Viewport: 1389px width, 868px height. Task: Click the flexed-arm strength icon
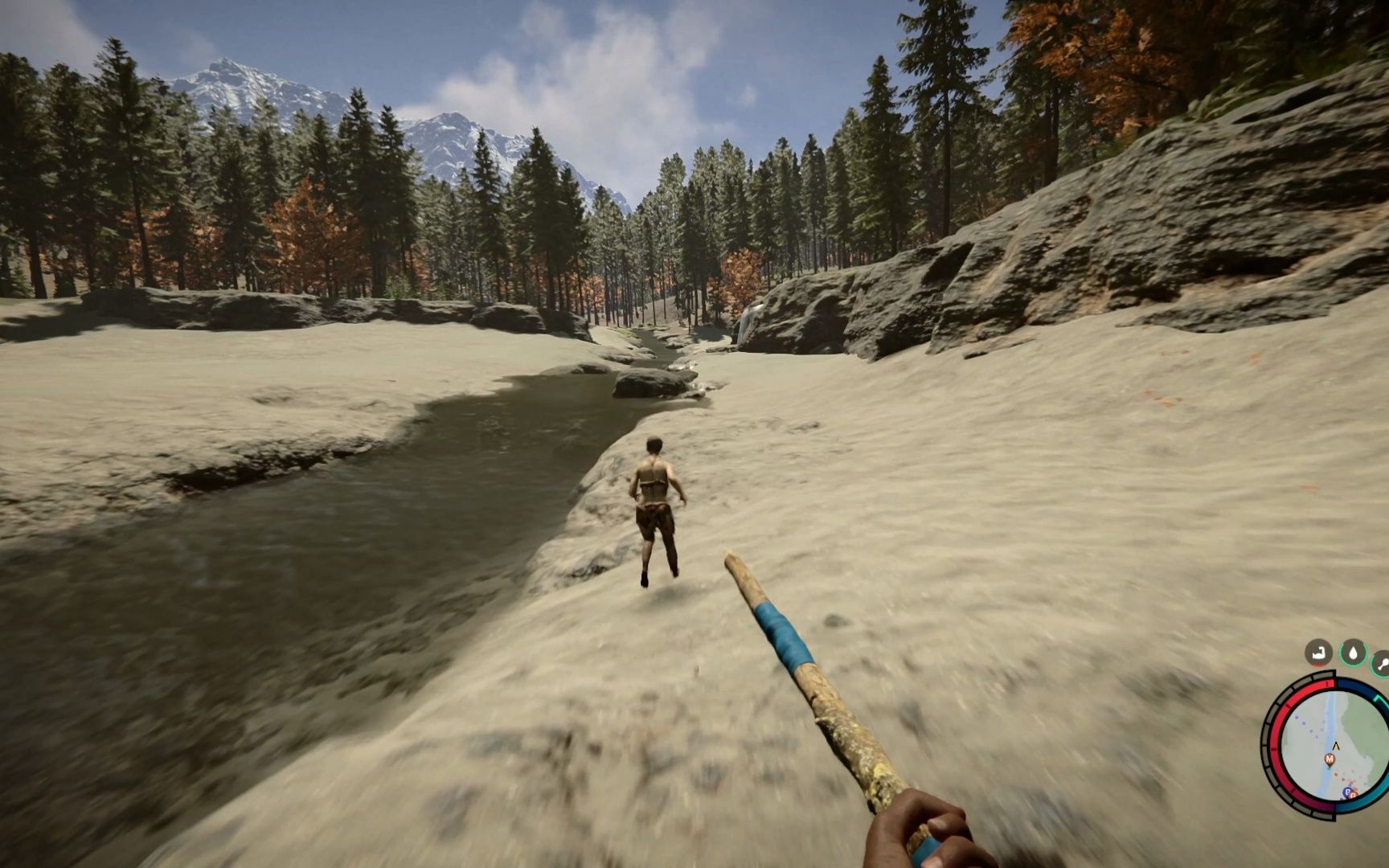pyautogui.click(x=1318, y=653)
